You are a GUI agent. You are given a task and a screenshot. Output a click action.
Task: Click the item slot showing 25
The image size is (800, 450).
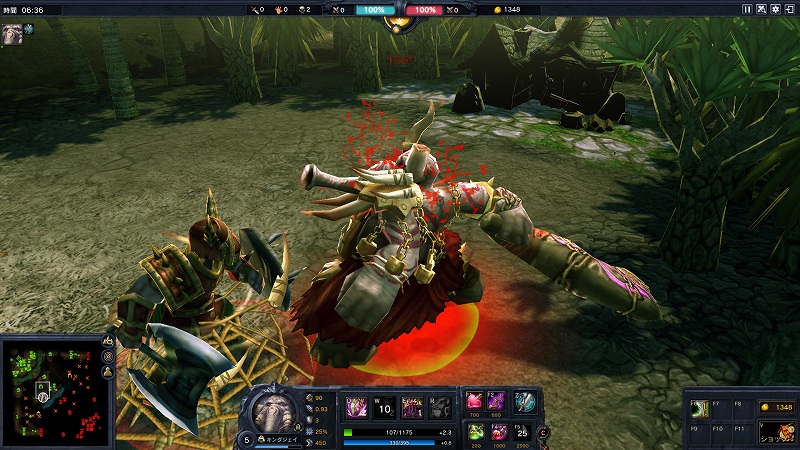pyautogui.click(x=520, y=431)
